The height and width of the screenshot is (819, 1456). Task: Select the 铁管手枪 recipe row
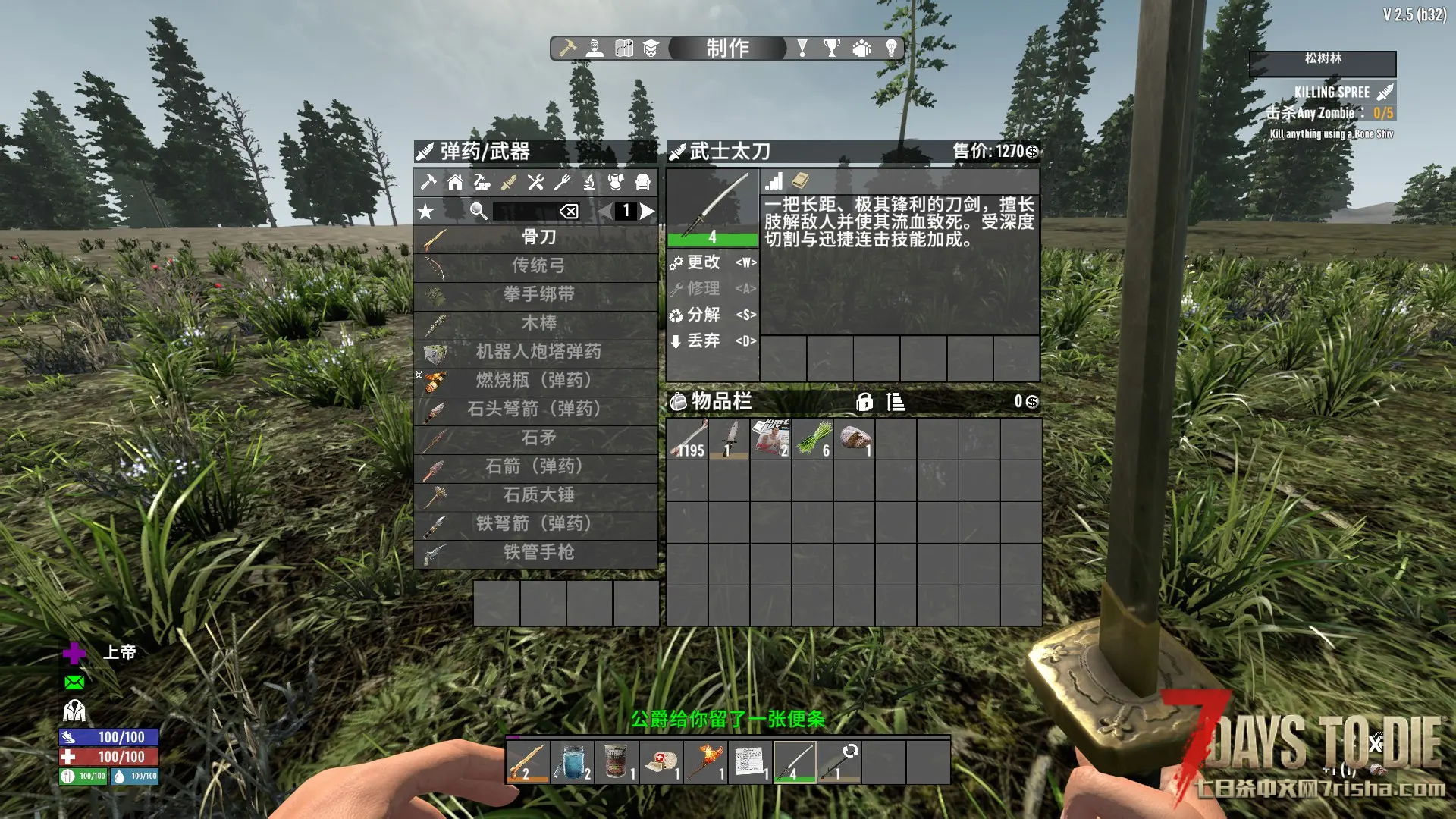pos(537,553)
